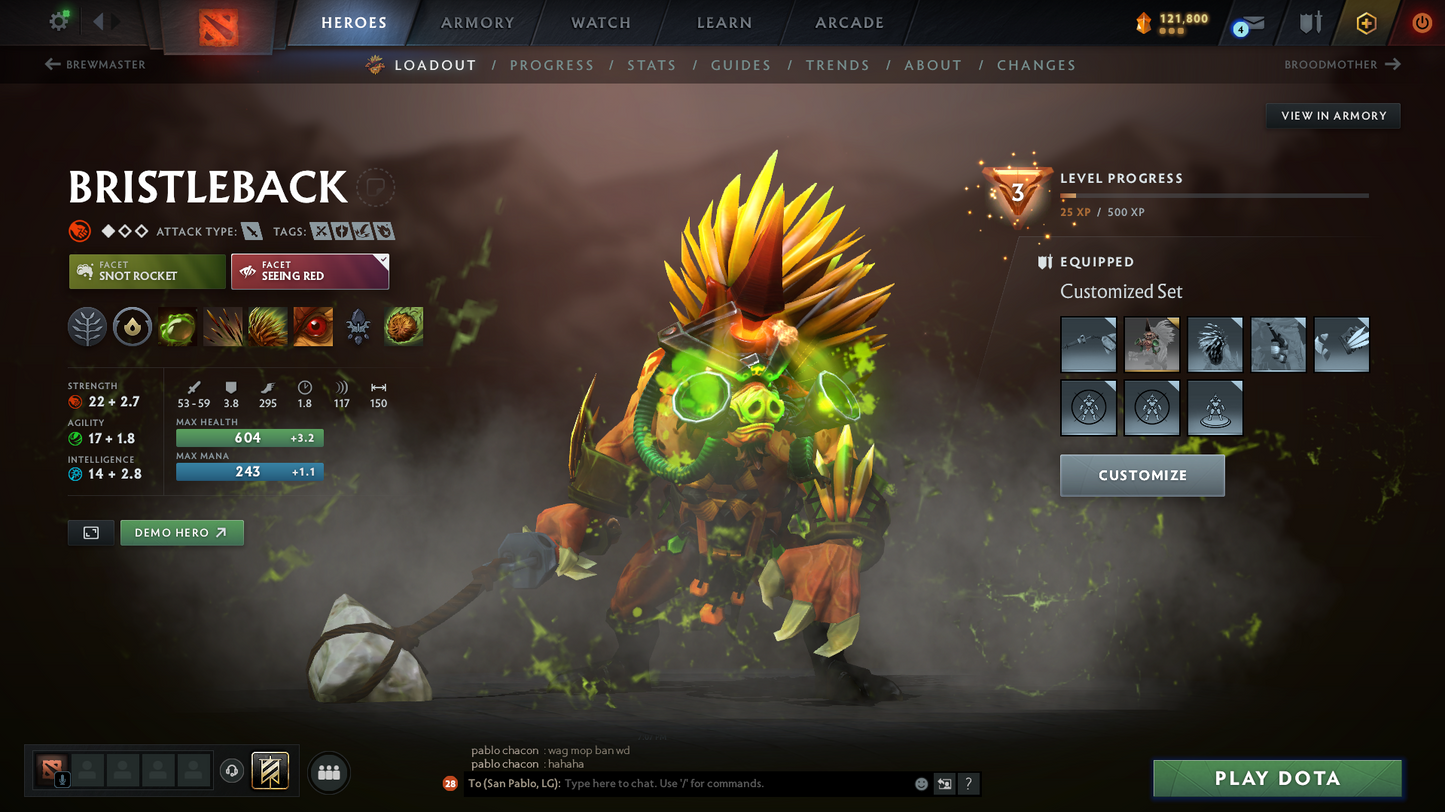
Task: Go to previous hero Brewmaster
Action: click(96, 65)
